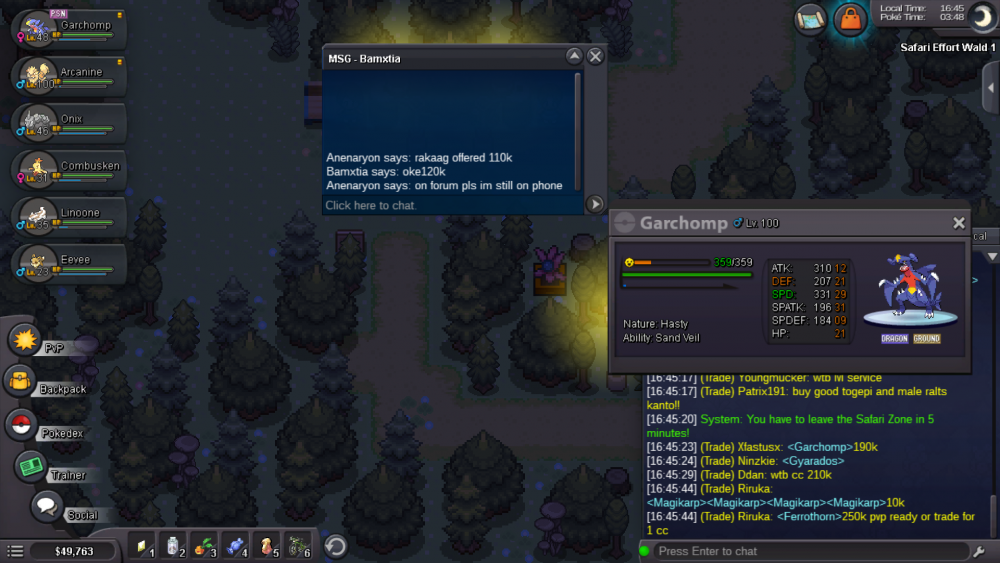Open the world map scroll icon

coord(811,19)
